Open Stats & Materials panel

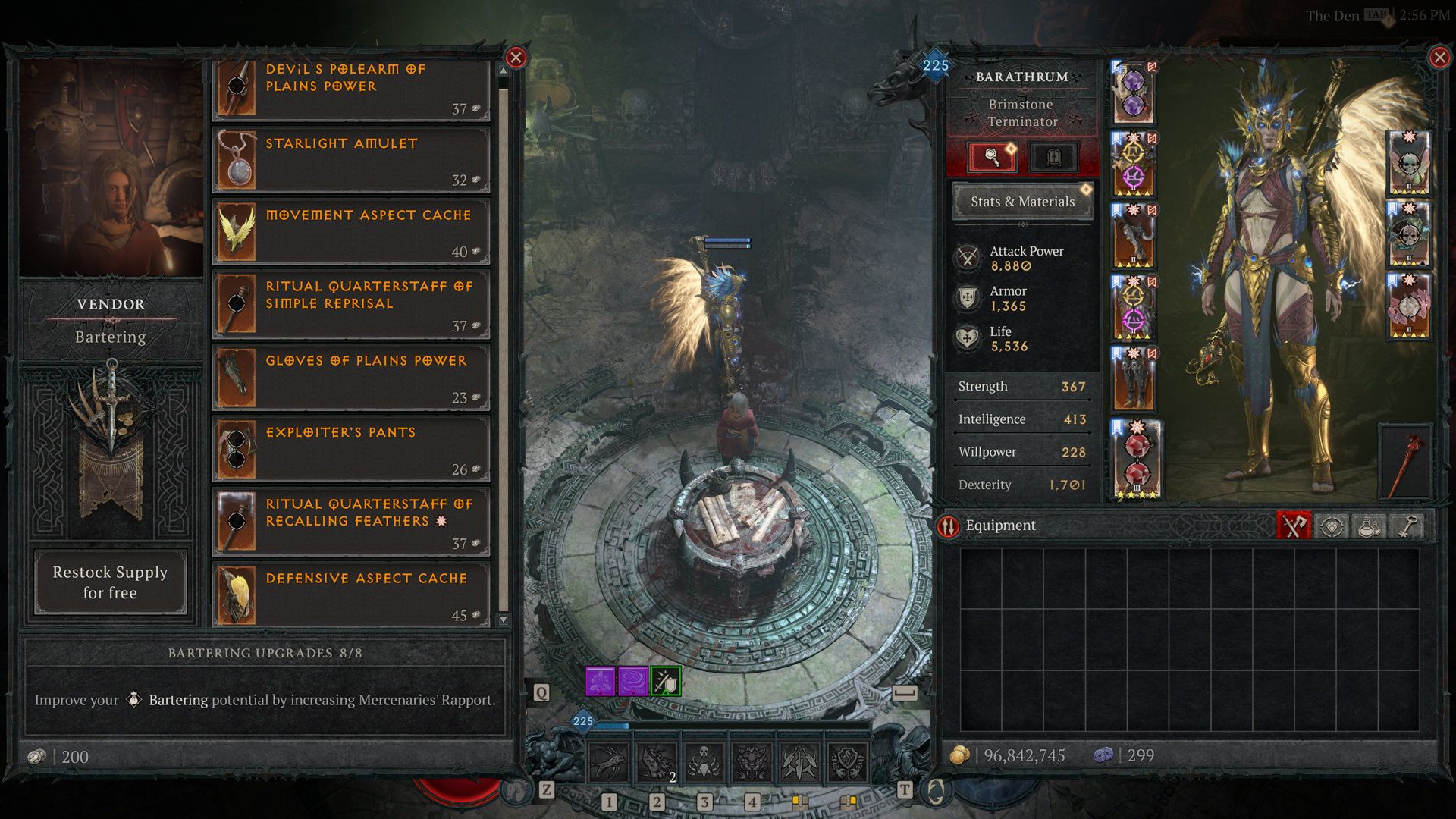coord(1022,202)
